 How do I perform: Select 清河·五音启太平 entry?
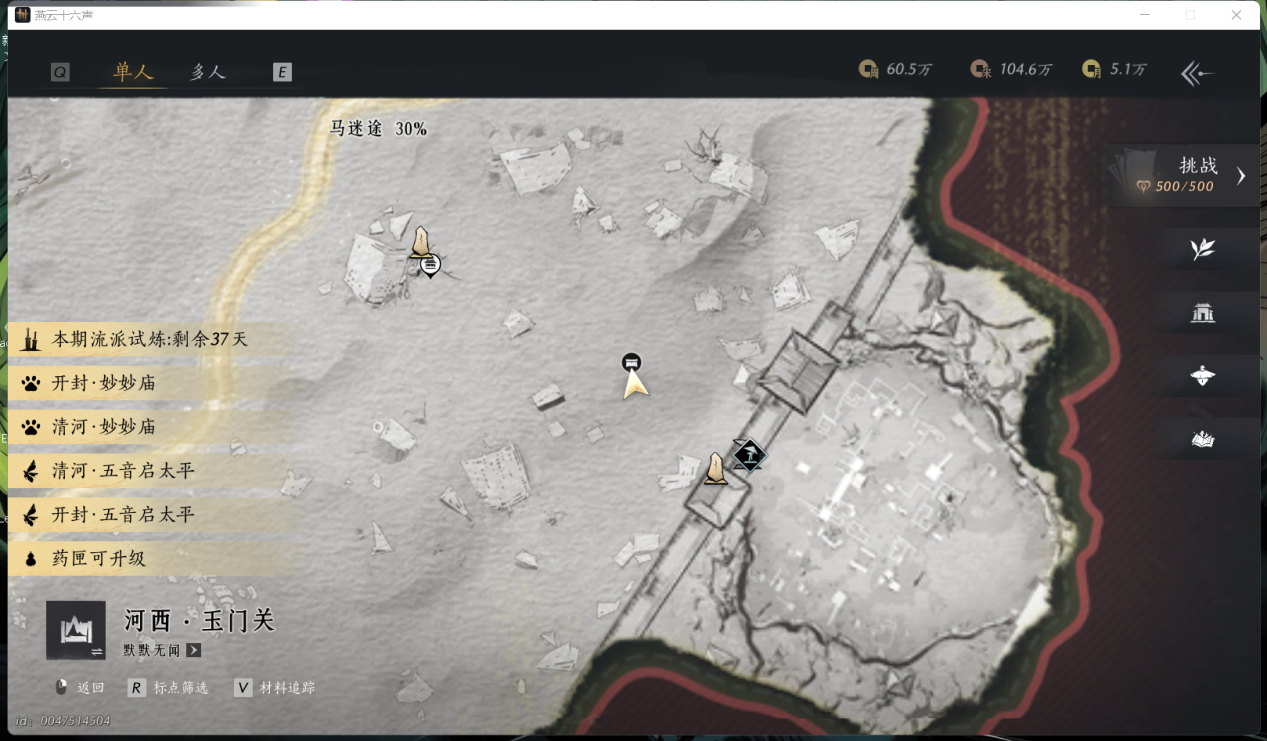122,471
